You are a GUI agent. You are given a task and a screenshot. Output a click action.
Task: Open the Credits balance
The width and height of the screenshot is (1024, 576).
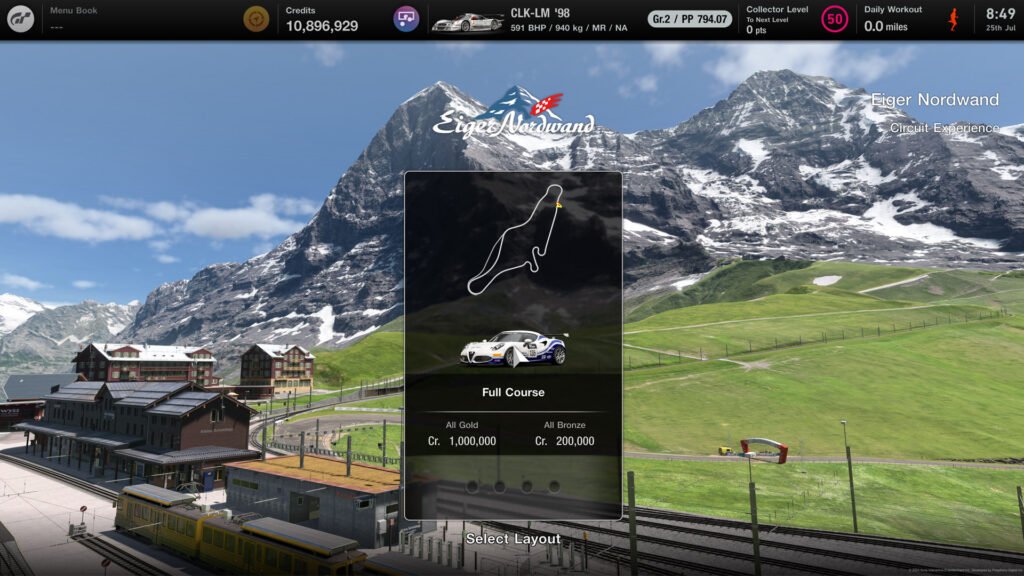tap(320, 19)
